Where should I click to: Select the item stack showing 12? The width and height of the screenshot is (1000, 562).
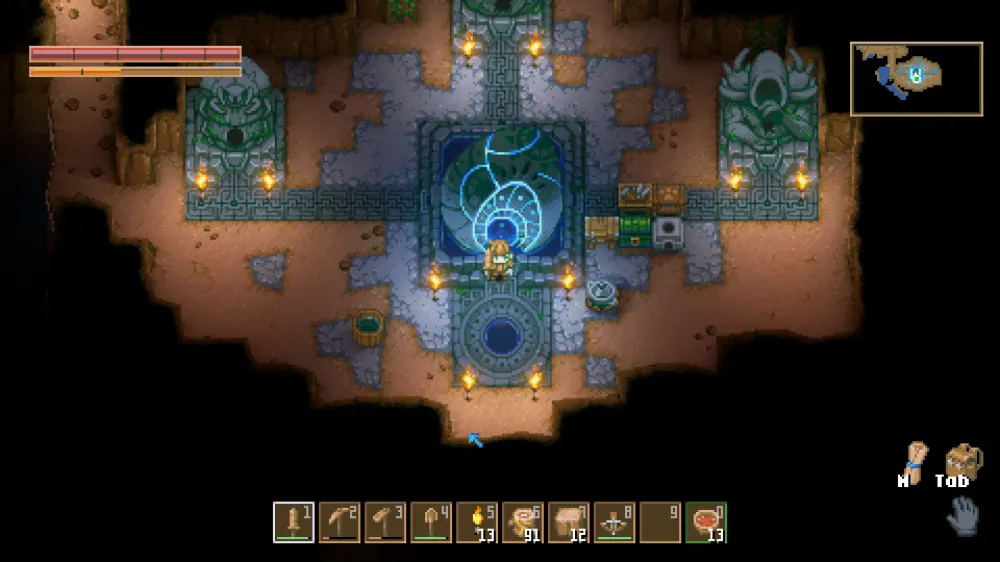tap(569, 522)
